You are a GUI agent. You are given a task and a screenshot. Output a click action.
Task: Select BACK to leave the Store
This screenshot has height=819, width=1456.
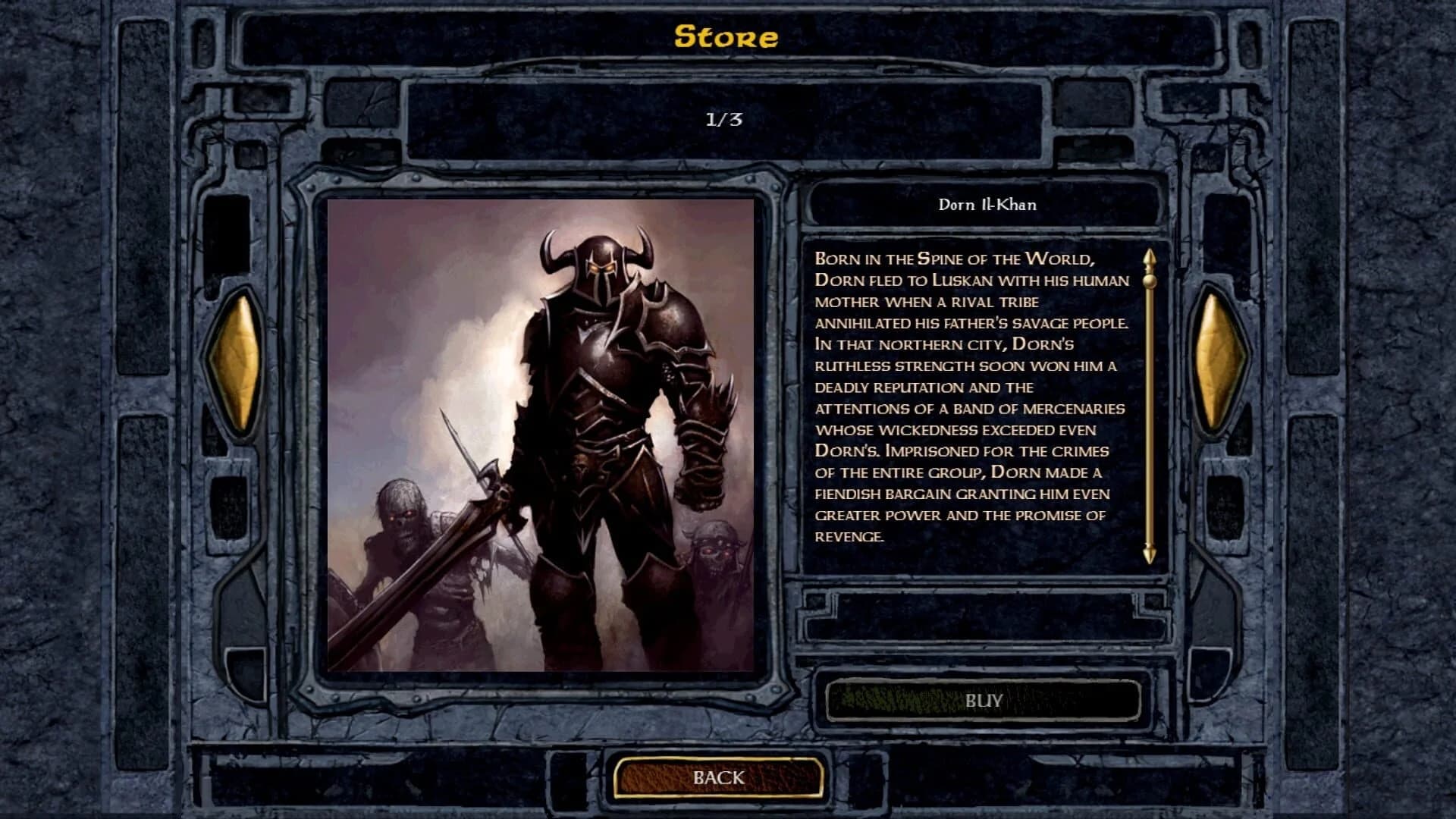[719, 777]
